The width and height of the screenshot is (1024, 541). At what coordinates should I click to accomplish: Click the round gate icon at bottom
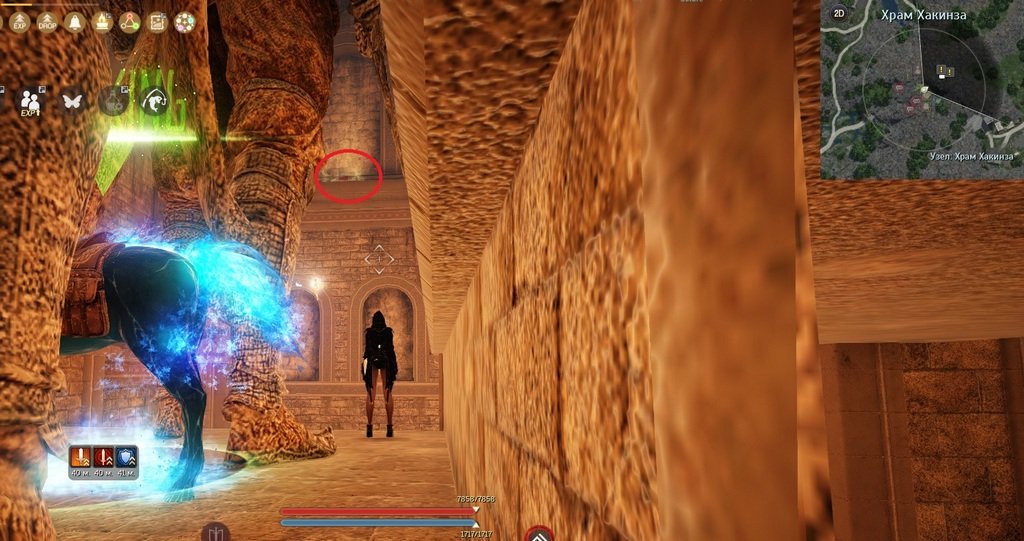click(x=215, y=532)
